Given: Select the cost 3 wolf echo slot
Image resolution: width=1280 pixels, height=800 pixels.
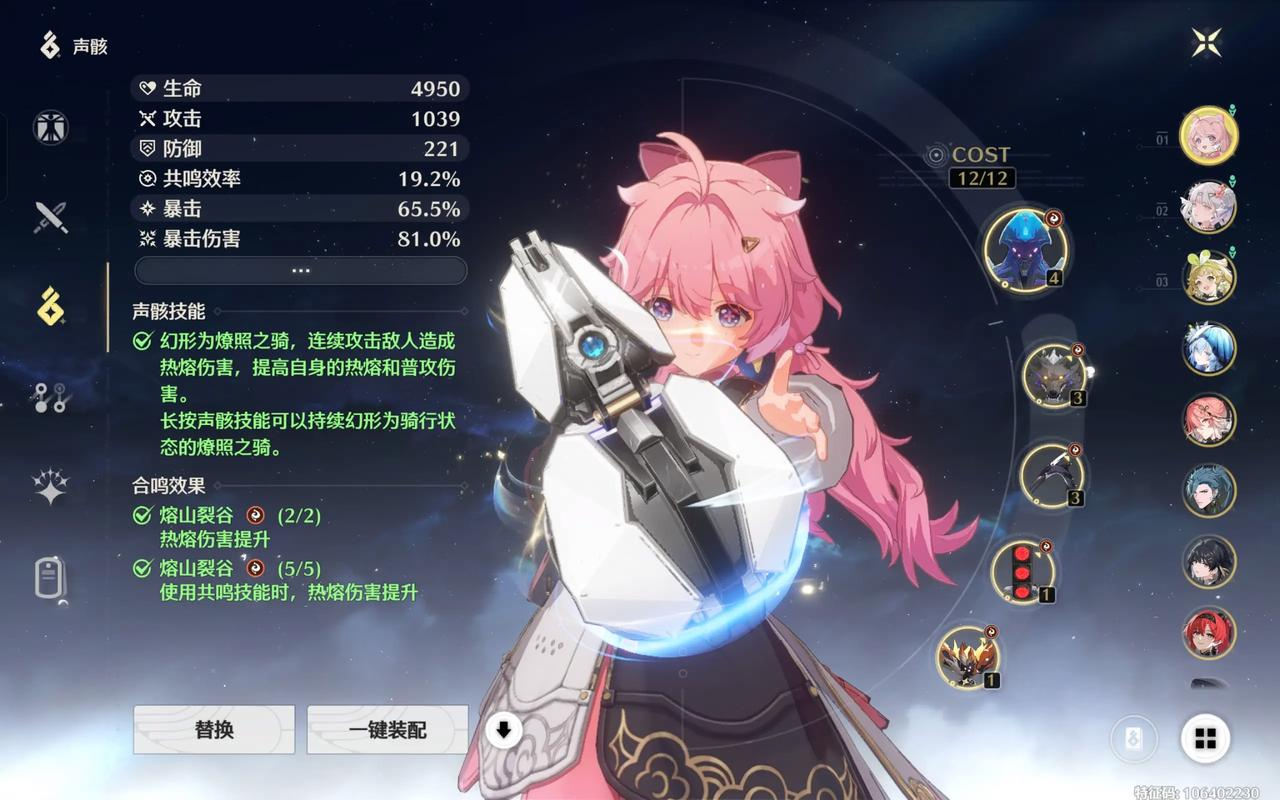Looking at the screenshot, I should pos(1054,376).
